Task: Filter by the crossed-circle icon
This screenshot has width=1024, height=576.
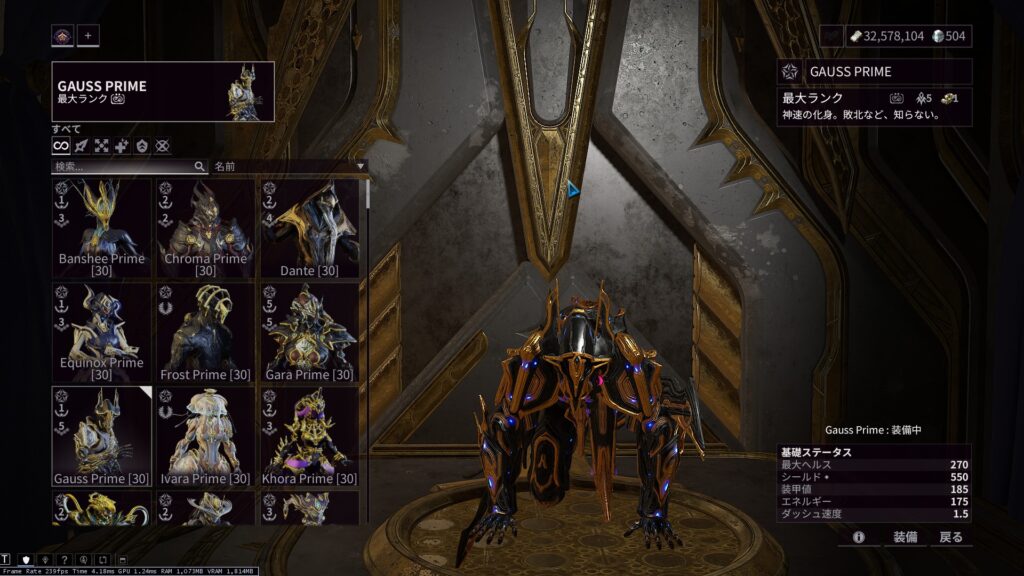Action: pyautogui.click(x=162, y=146)
